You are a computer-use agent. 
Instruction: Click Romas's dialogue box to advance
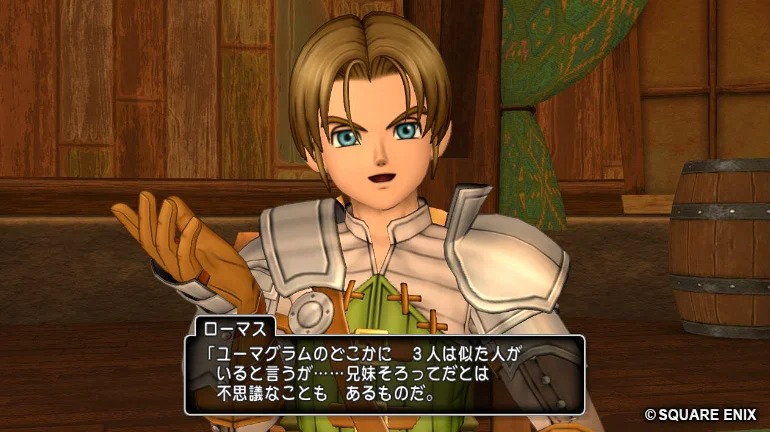[384, 375]
